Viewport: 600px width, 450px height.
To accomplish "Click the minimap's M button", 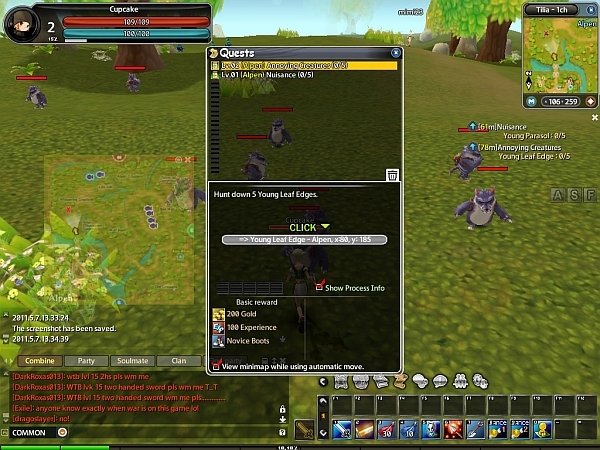I will pyautogui.click(x=528, y=101).
